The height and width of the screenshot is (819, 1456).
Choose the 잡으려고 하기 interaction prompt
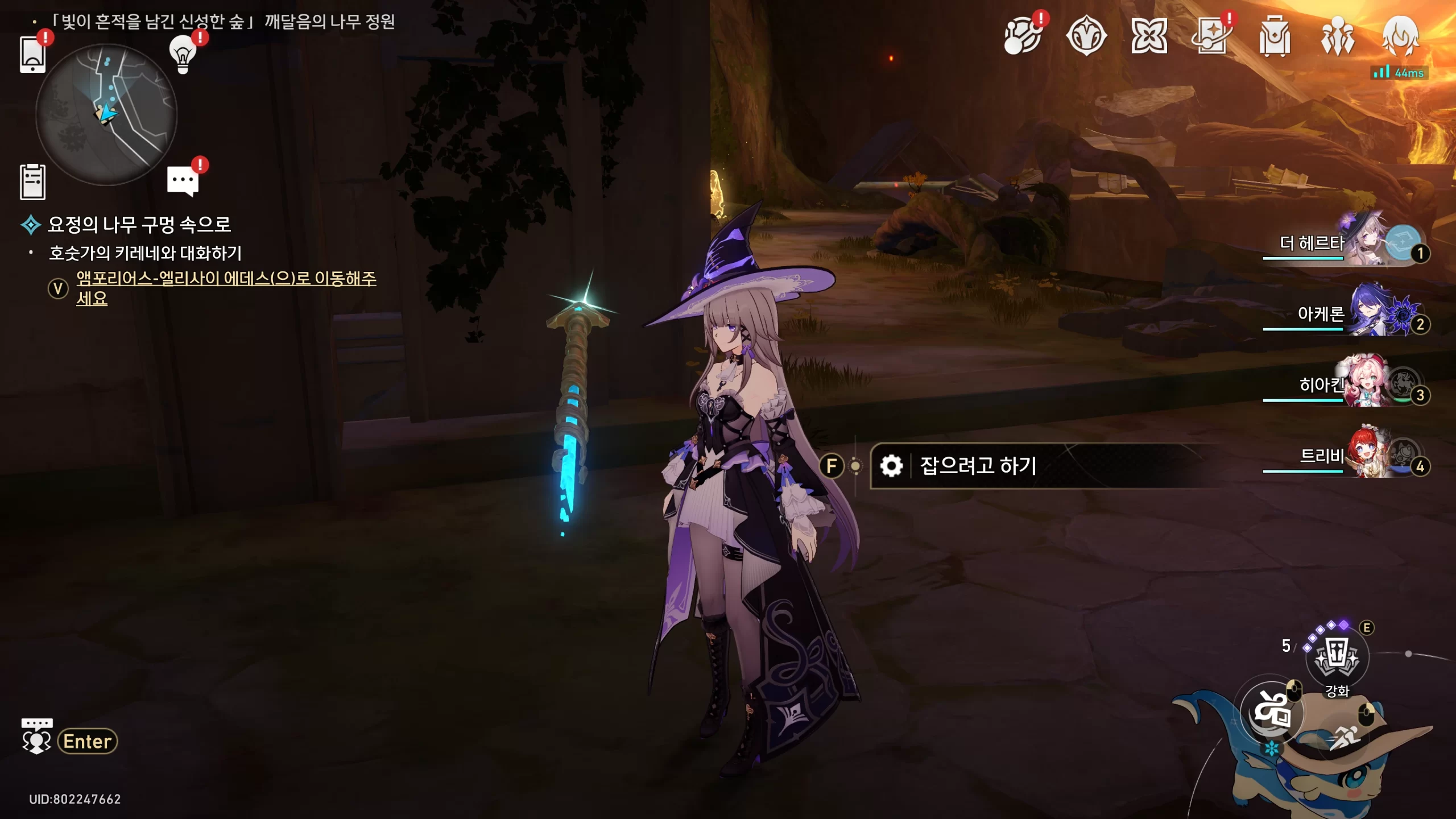(x=978, y=466)
